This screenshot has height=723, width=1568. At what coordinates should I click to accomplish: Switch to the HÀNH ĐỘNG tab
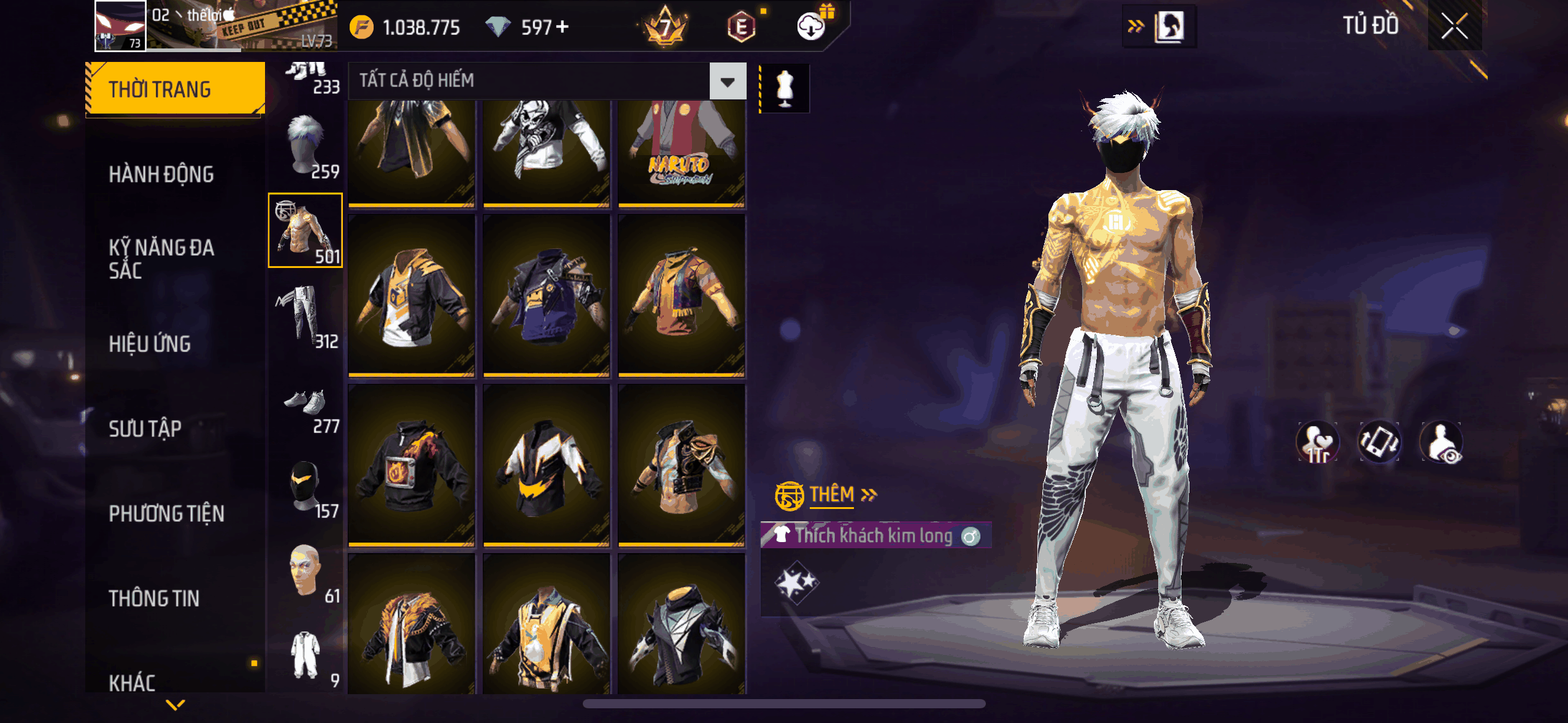[161, 175]
